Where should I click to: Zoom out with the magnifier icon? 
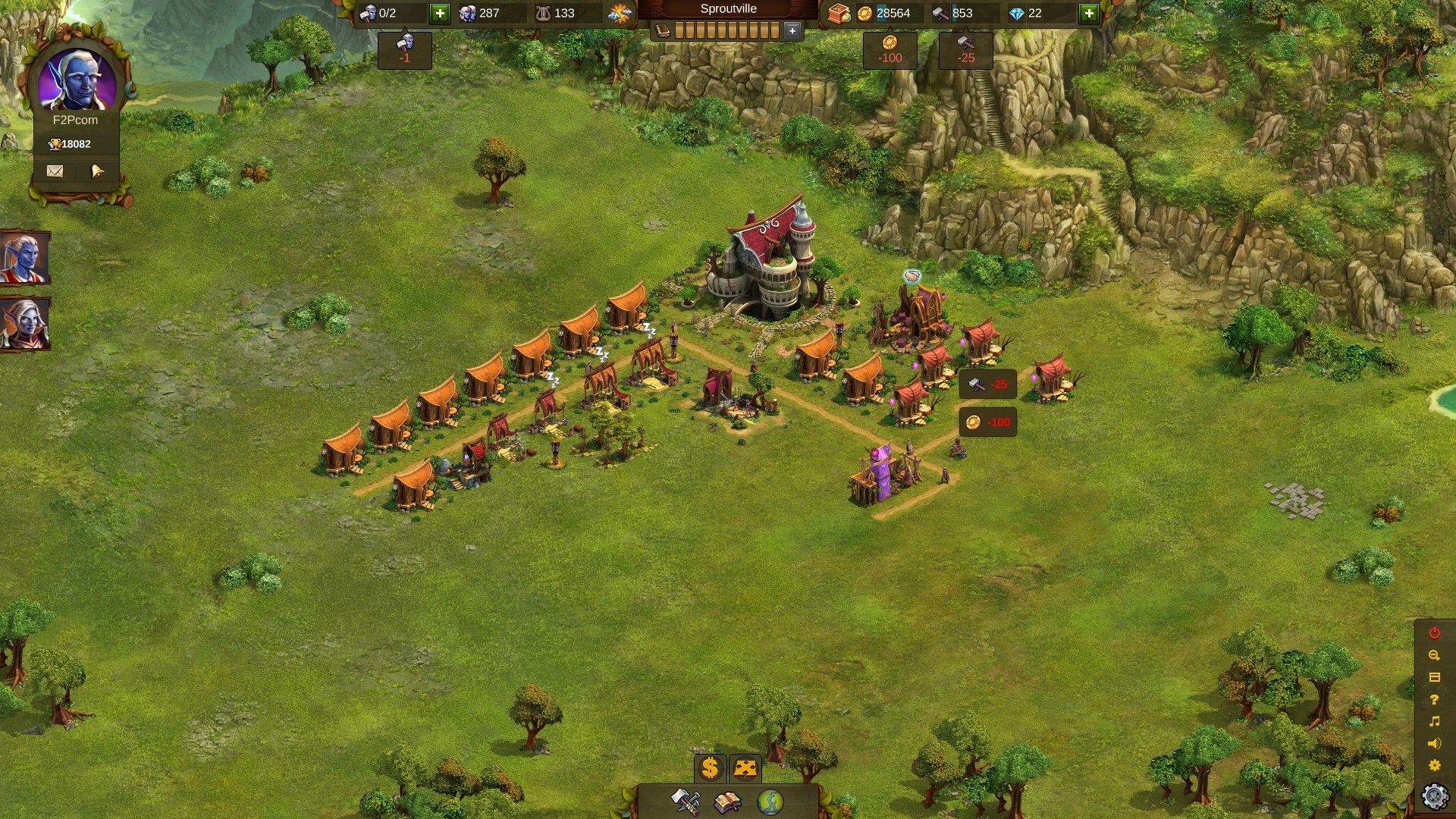1434,655
